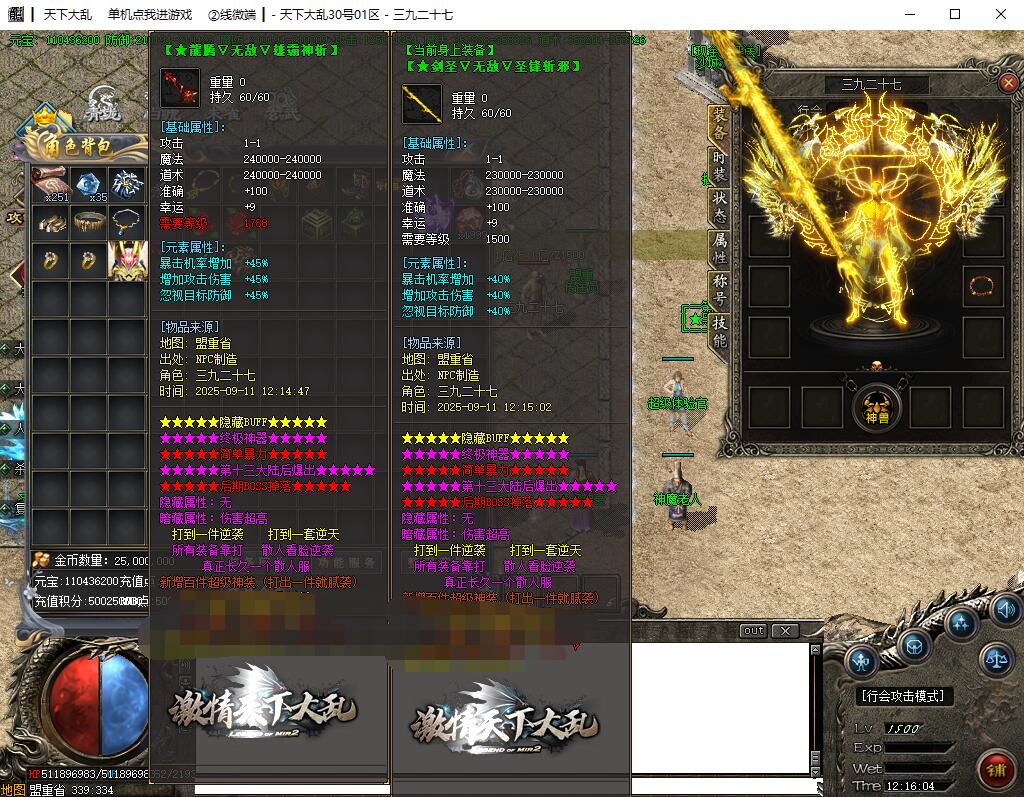Select the equipped red bracelet slot
1024x797 pixels.
(981, 287)
